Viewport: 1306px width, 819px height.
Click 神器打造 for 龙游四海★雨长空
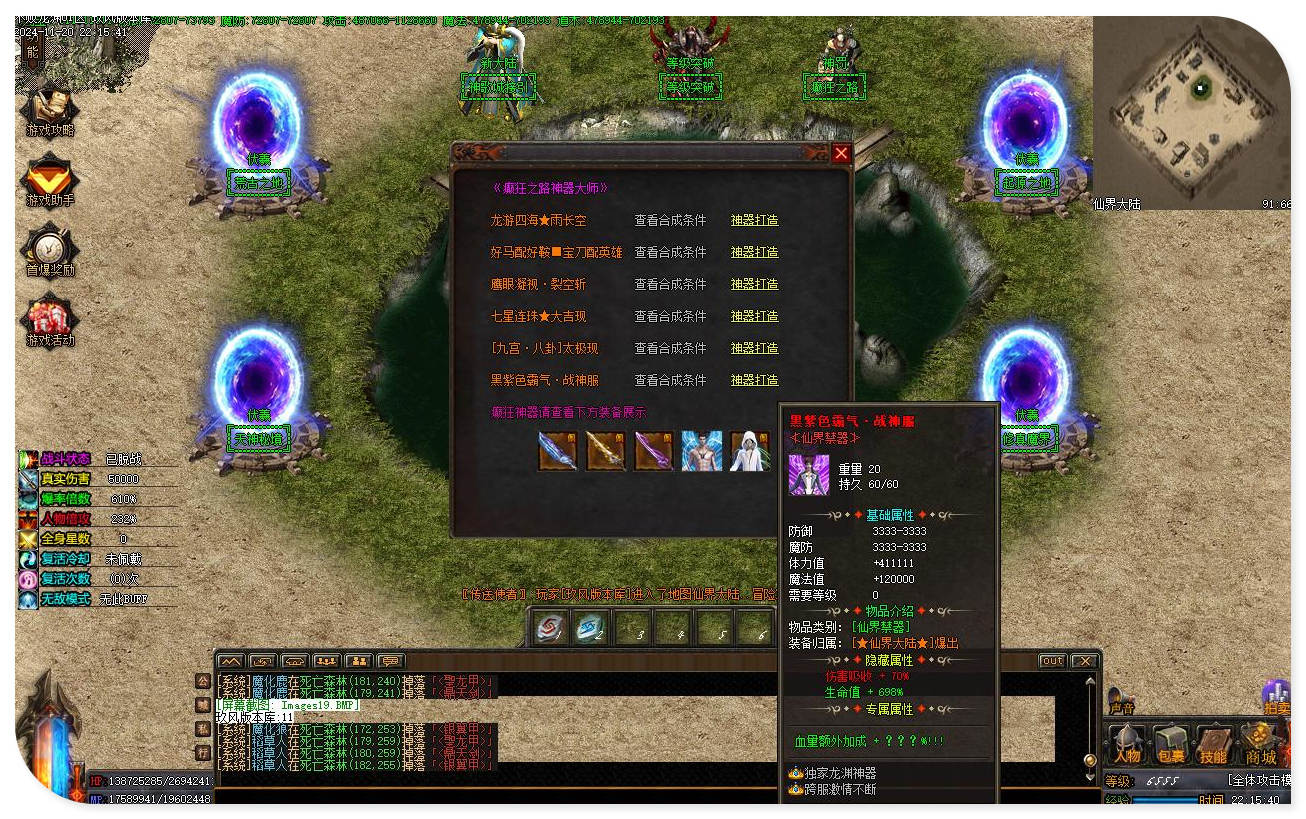(754, 220)
